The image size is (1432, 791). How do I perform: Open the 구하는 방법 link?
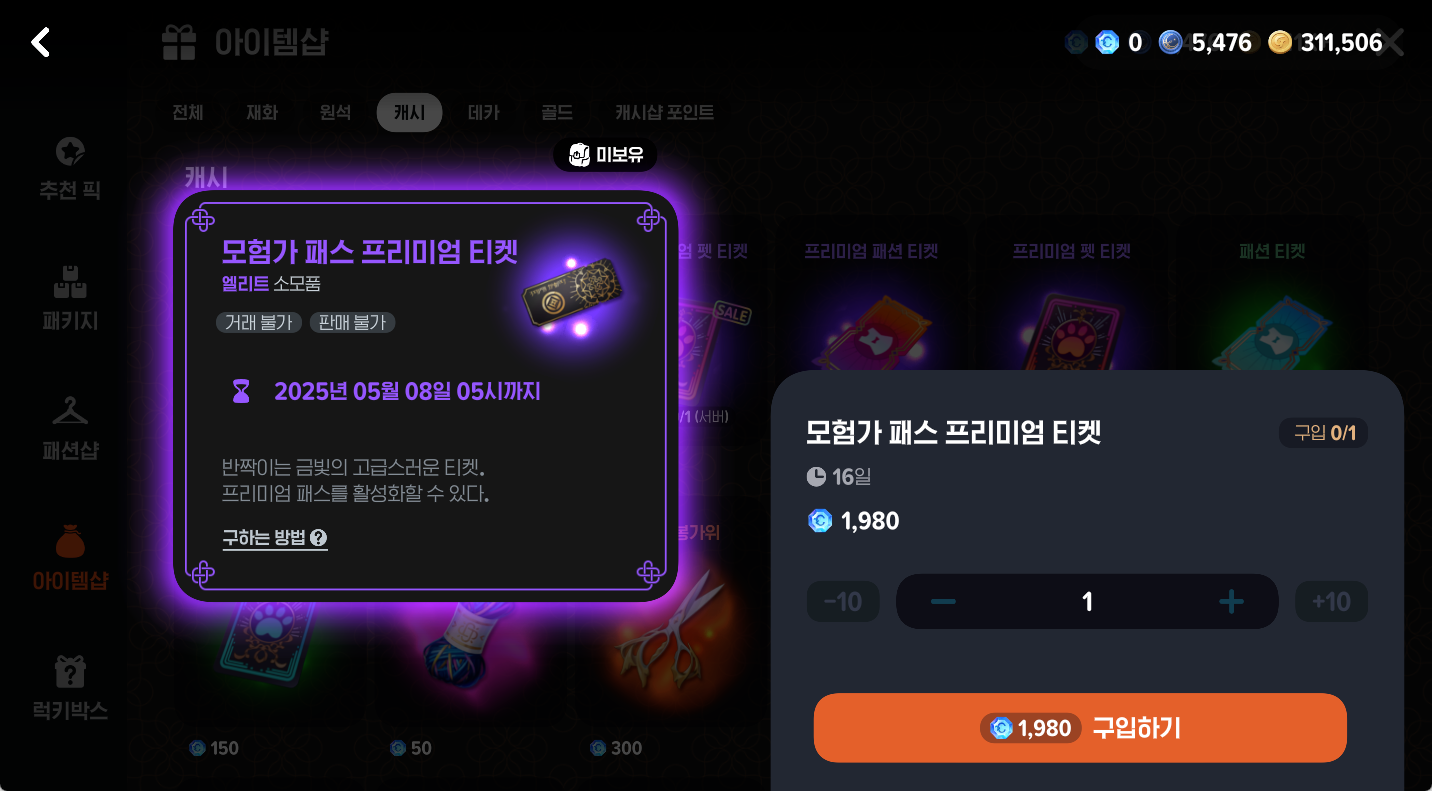click(x=263, y=539)
